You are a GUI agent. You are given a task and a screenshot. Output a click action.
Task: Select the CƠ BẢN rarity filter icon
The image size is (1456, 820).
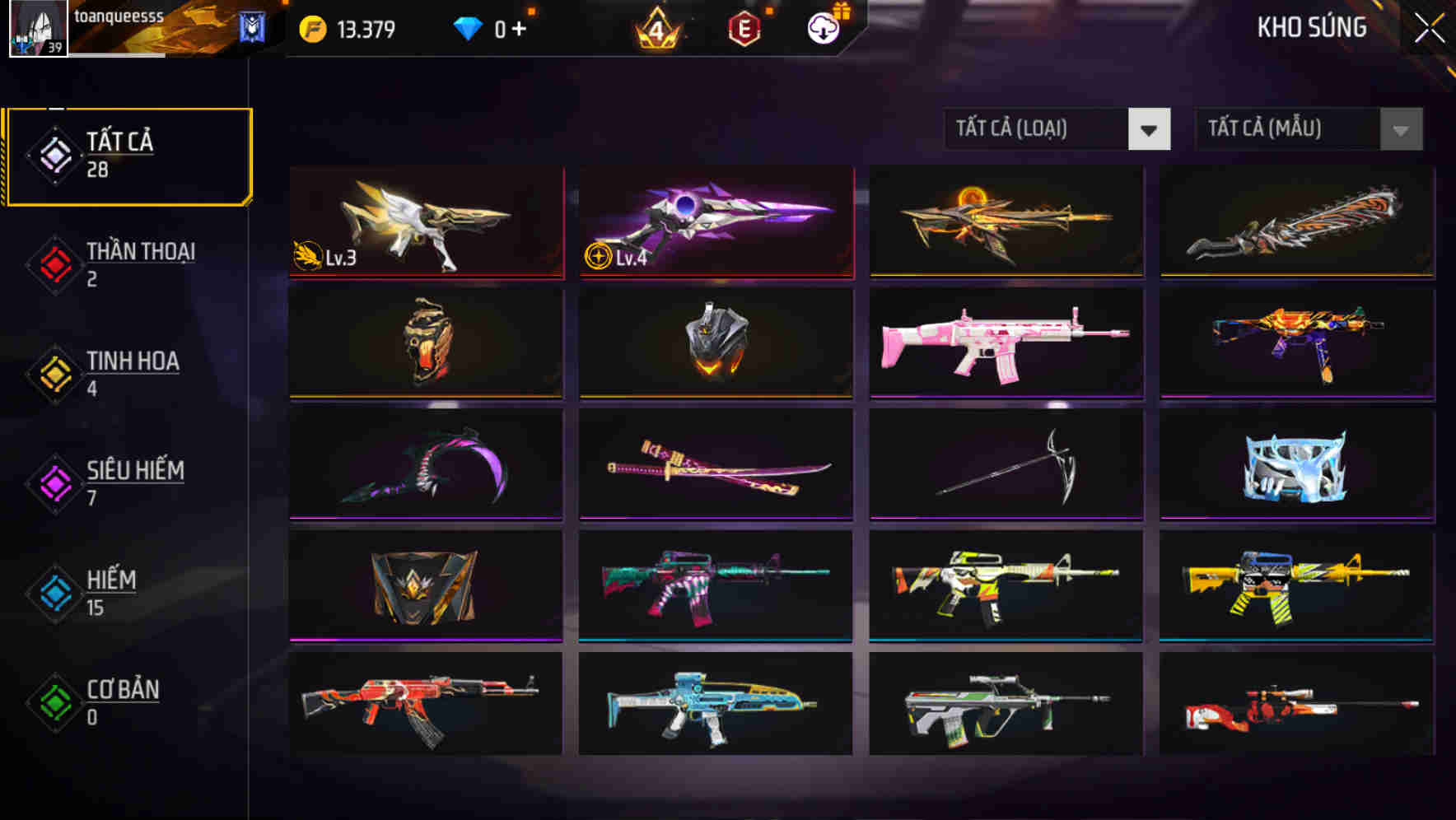54,701
